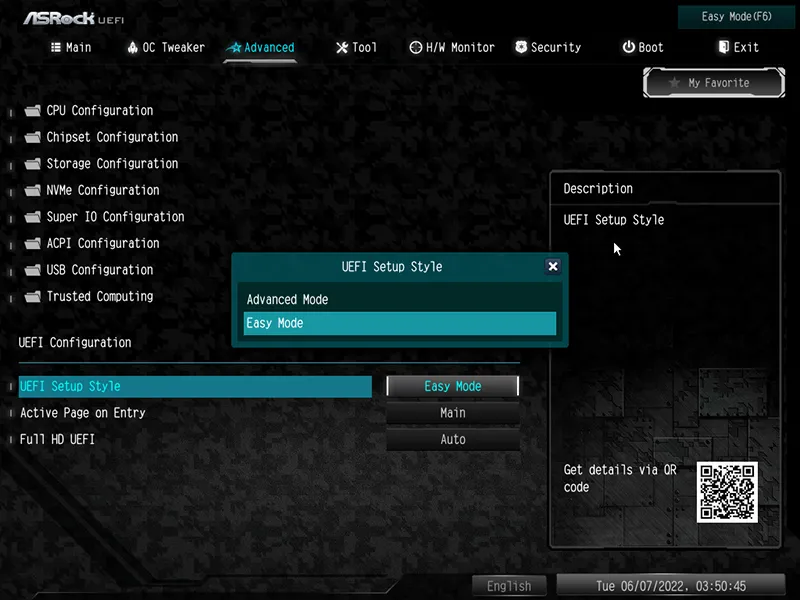This screenshot has height=600, width=800.
Task: Enter Super IO Configuration
Action: (x=115, y=217)
